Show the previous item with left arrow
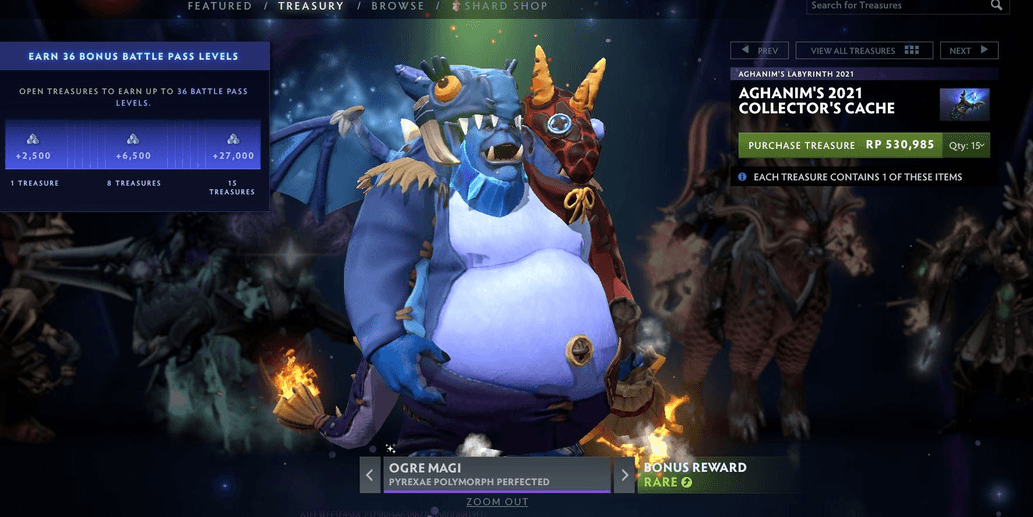 [370, 475]
